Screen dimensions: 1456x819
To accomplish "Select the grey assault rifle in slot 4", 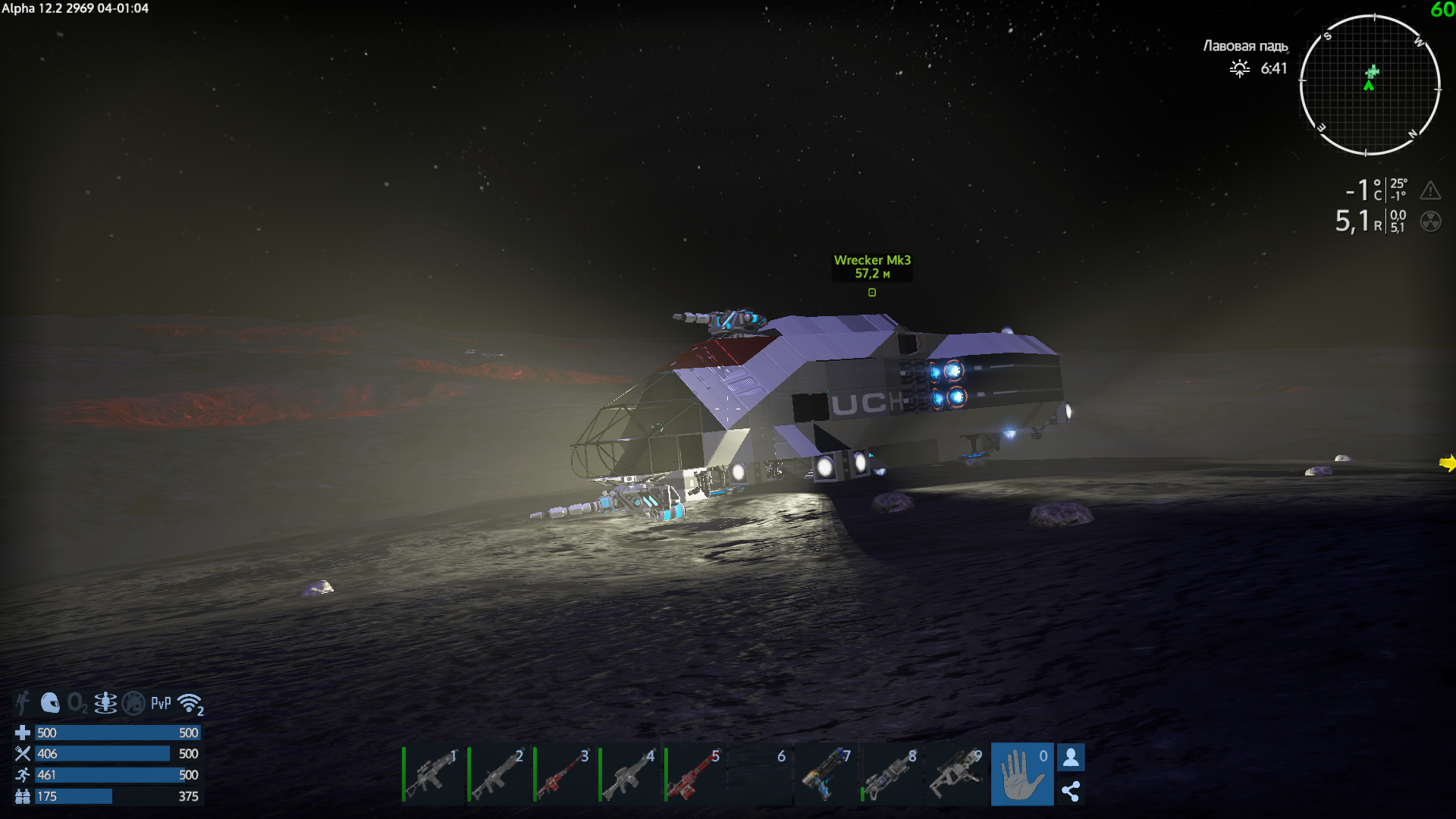I will tap(629, 775).
